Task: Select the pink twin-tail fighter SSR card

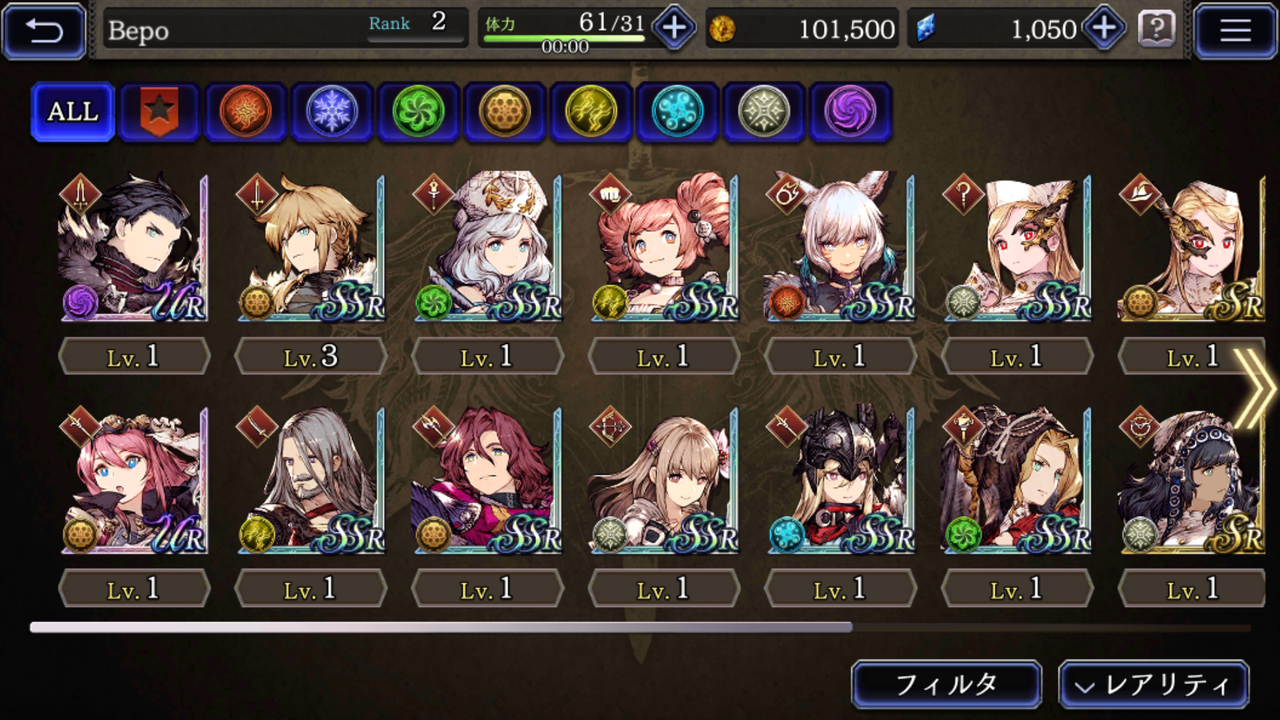Action: click(664, 248)
